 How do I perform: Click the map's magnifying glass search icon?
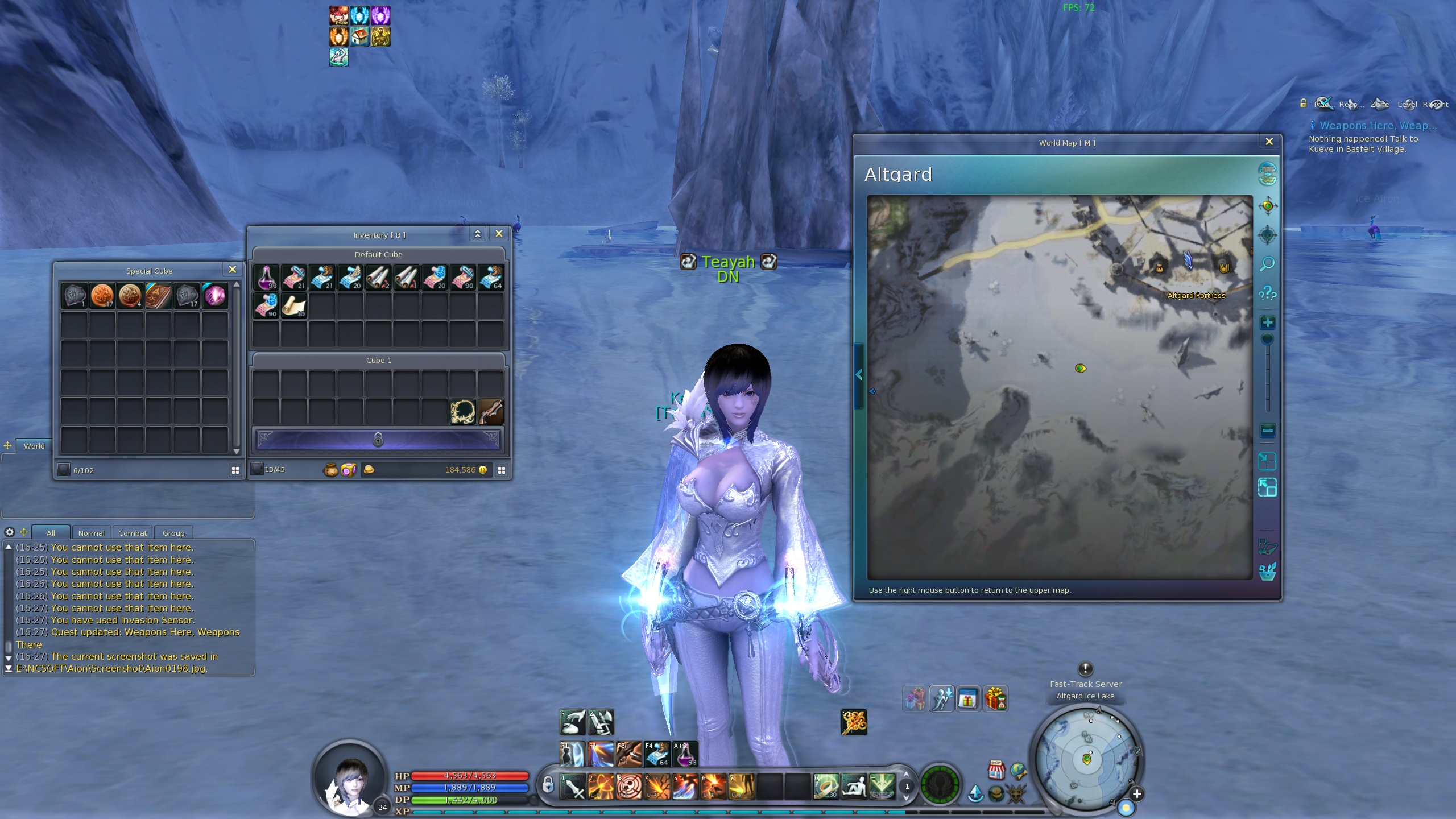tap(1267, 264)
